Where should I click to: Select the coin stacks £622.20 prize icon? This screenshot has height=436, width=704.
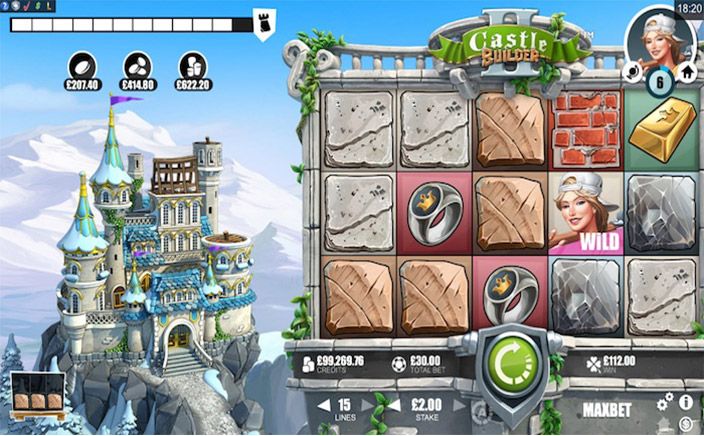tap(192, 65)
